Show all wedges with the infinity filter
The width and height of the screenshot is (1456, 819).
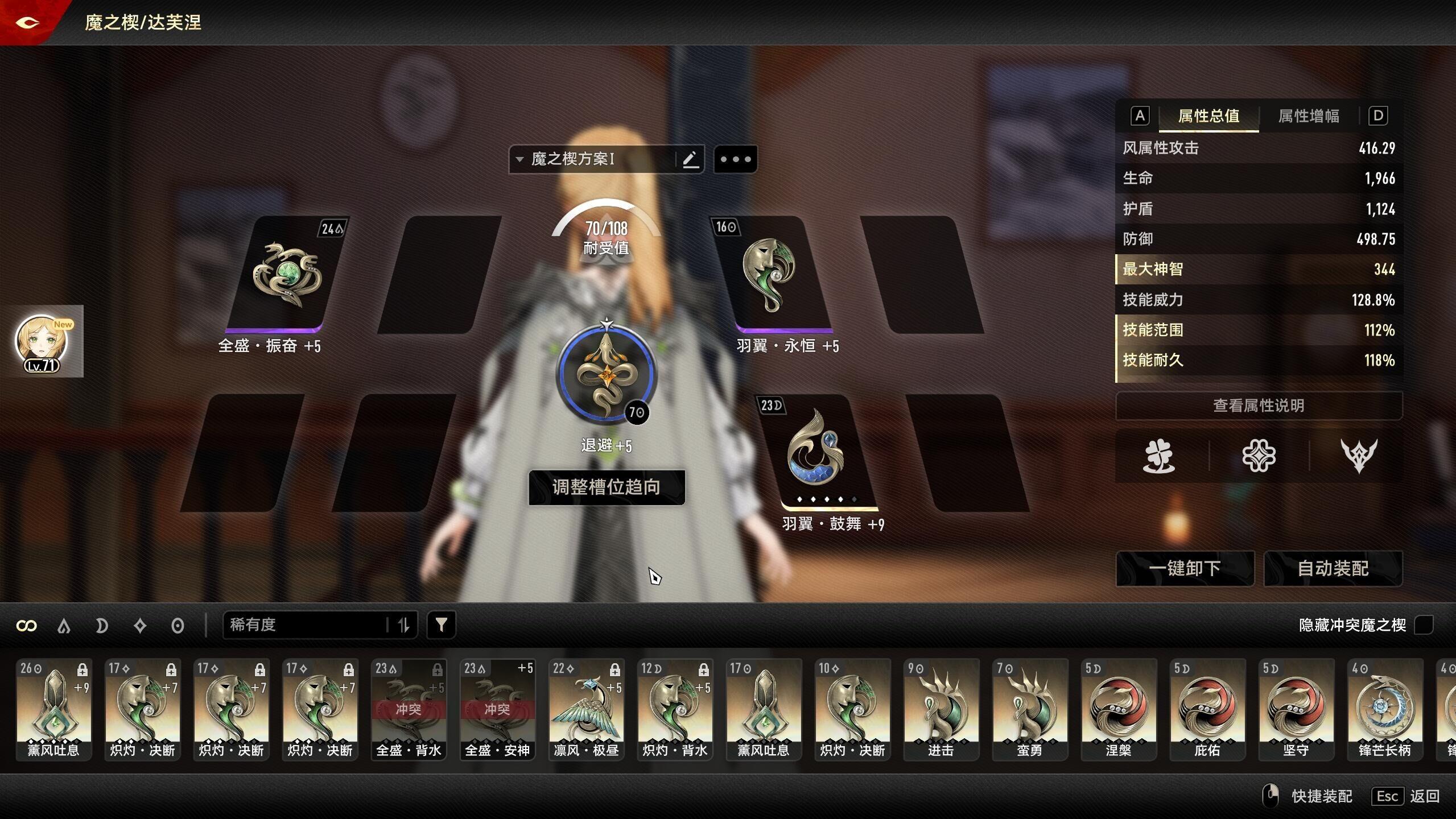click(x=27, y=626)
